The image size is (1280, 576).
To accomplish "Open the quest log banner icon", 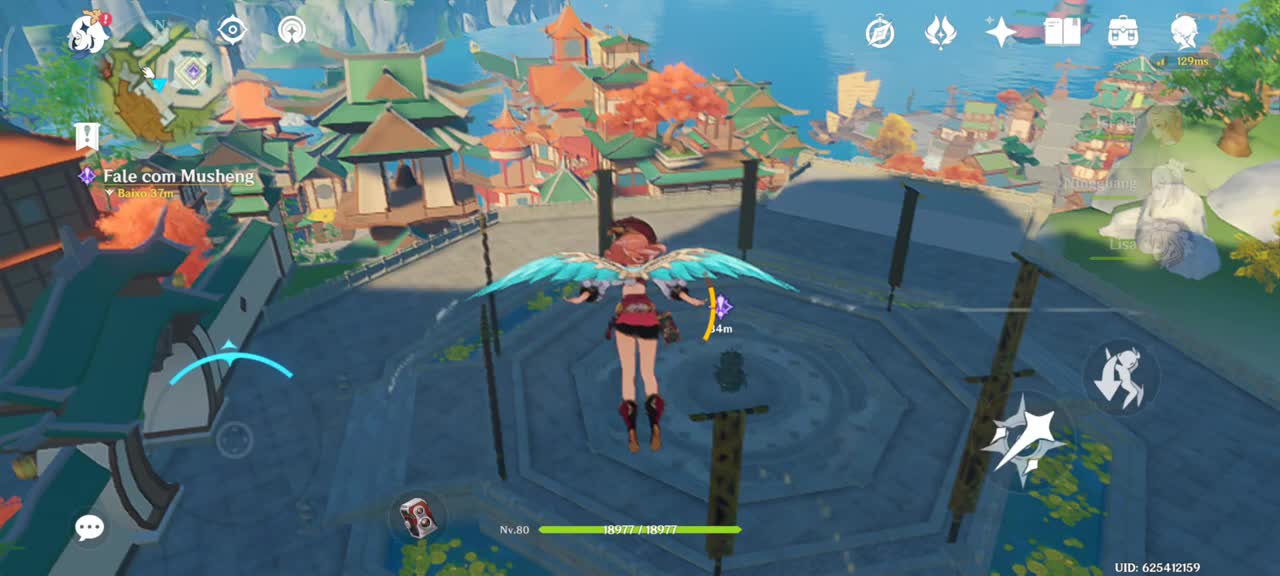I will (87, 136).
